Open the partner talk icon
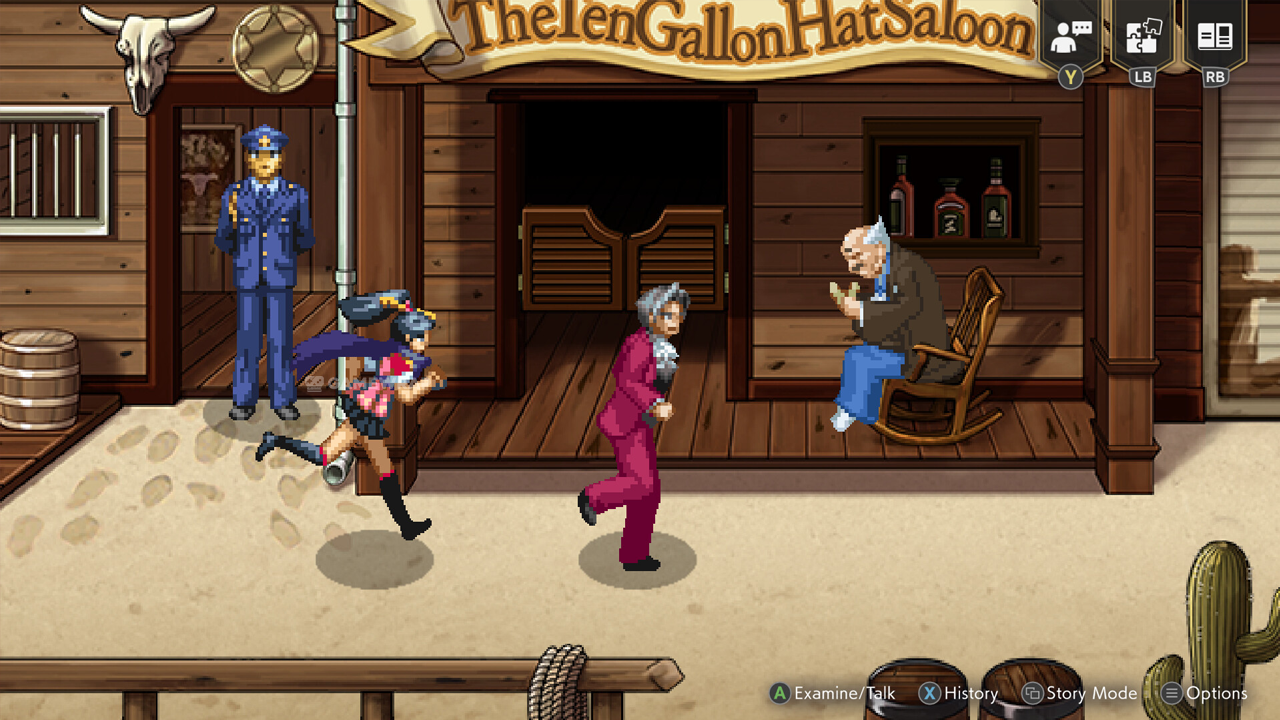This screenshot has height=720, width=1280. [1070, 38]
